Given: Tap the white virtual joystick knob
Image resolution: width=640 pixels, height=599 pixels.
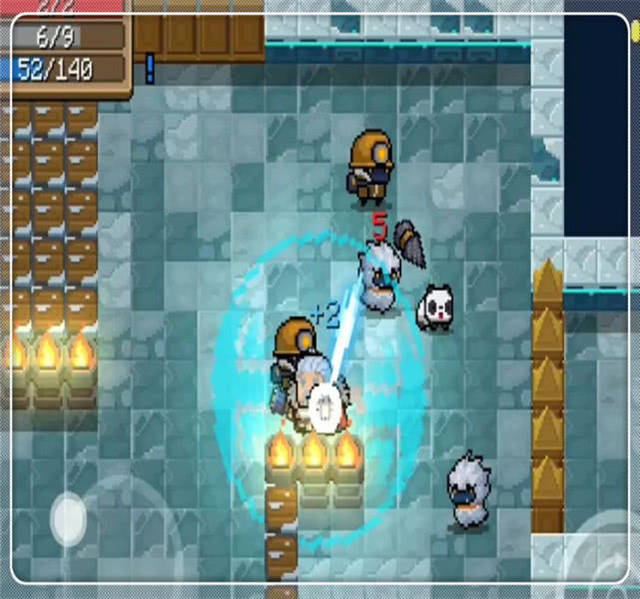Looking at the screenshot, I should pos(69,517).
